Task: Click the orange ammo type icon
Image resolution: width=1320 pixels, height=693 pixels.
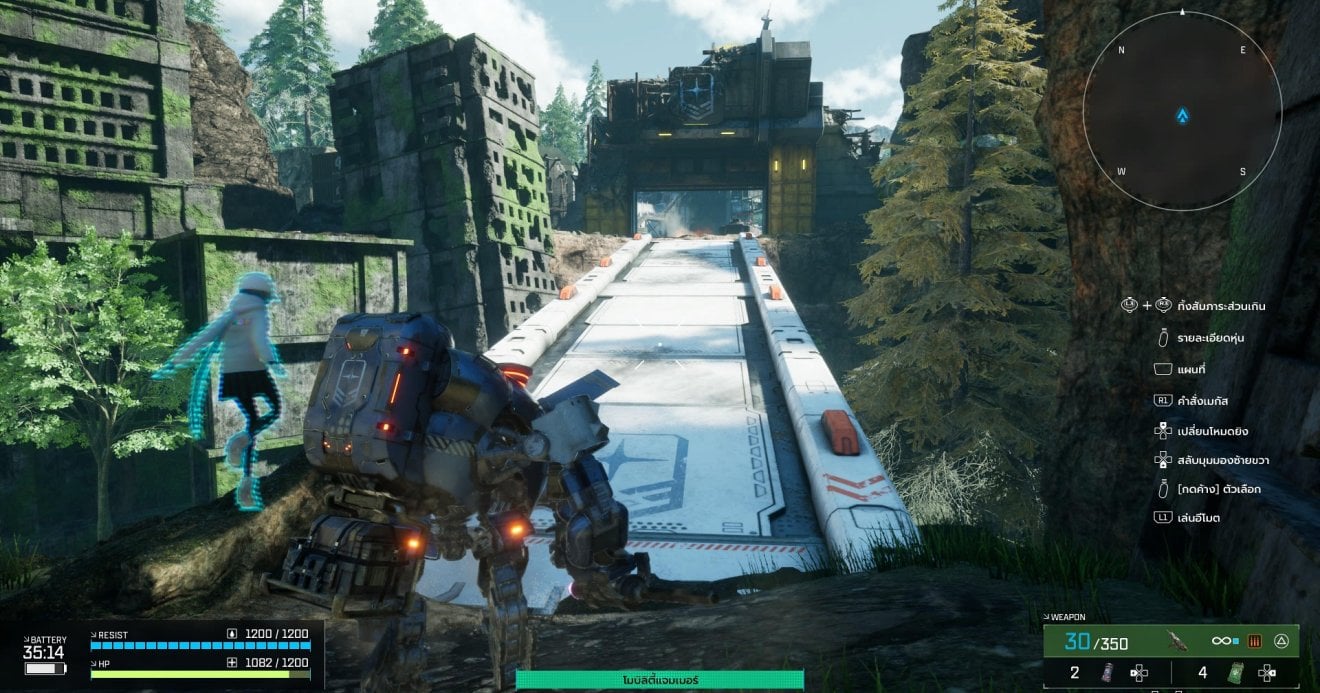Action: coord(1256,641)
